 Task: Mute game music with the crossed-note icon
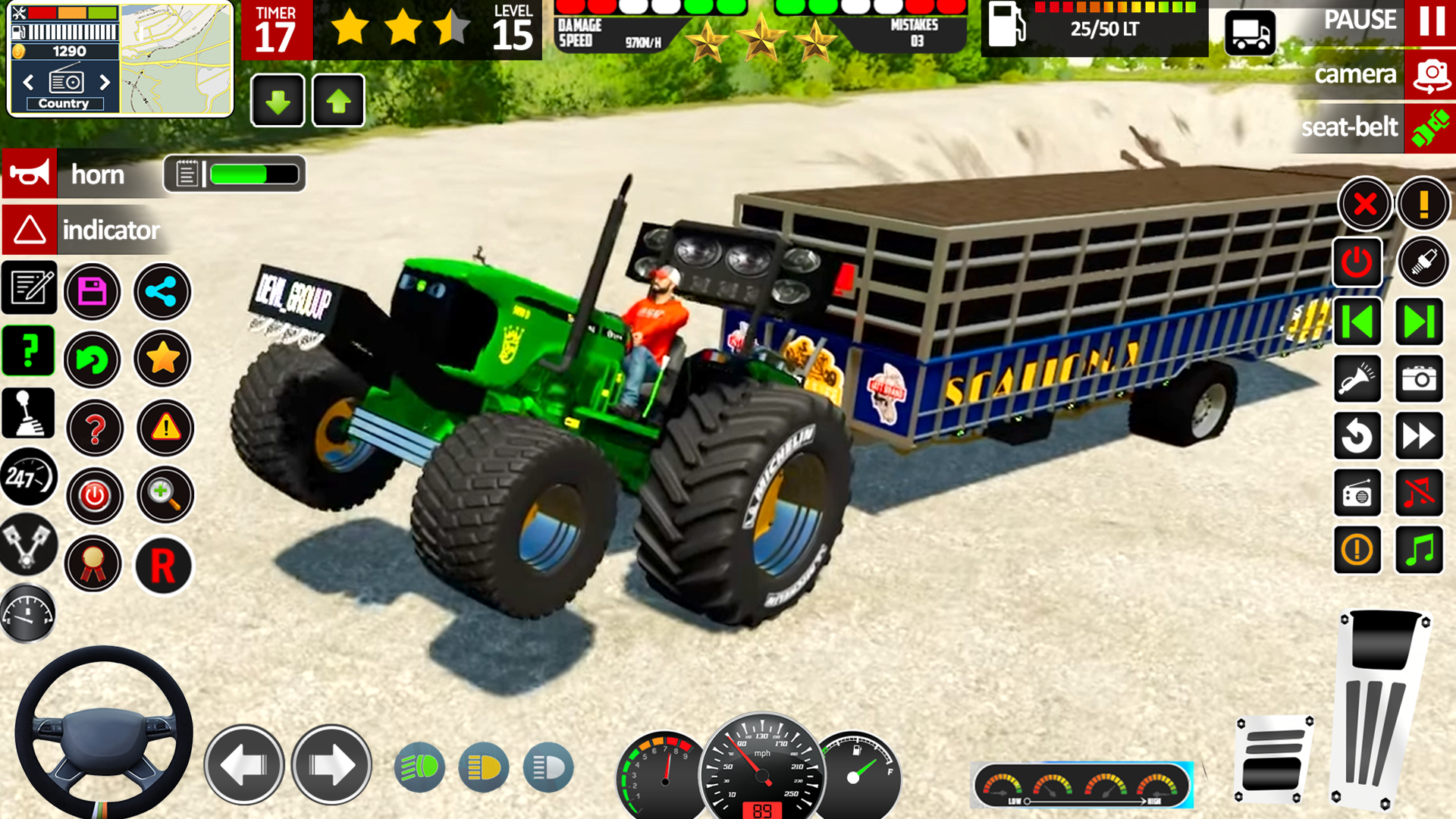click(1420, 493)
